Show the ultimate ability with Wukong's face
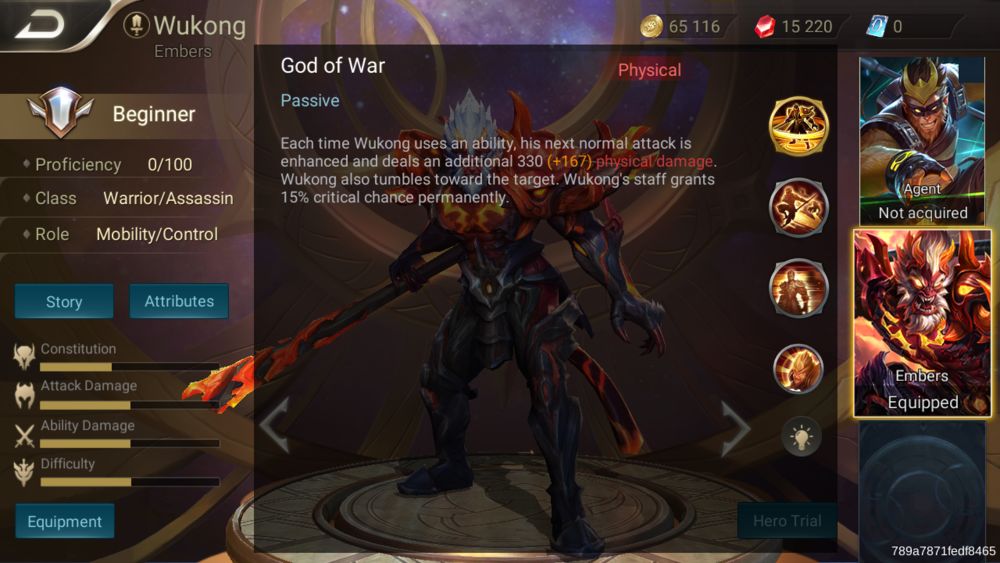The width and height of the screenshot is (1000, 563). (798, 368)
